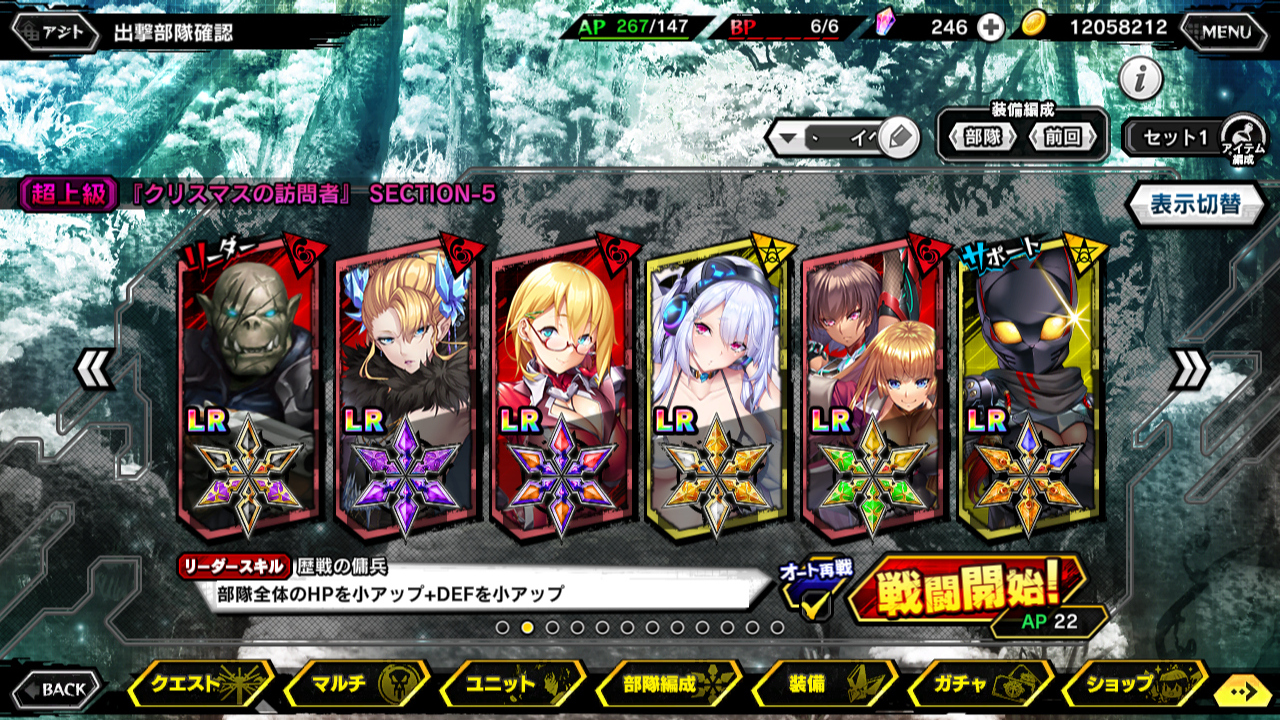This screenshot has height=720, width=1280.
Task: Open the info 'i' button
Action: click(1140, 77)
